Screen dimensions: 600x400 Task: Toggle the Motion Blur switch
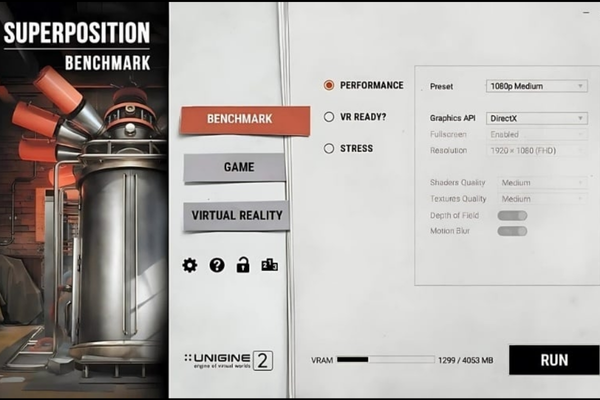tap(512, 231)
